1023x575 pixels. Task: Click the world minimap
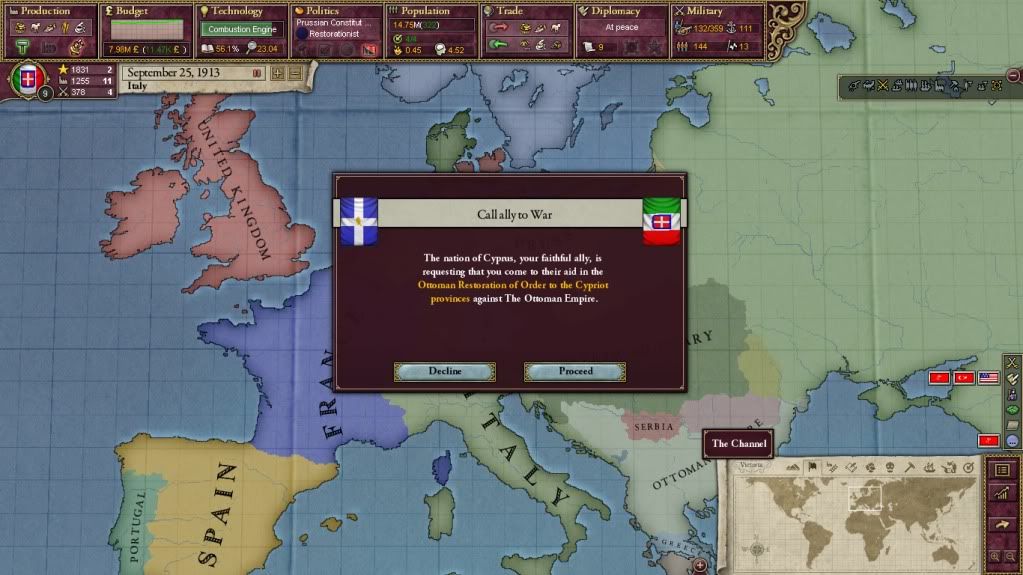pyautogui.click(x=855, y=516)
